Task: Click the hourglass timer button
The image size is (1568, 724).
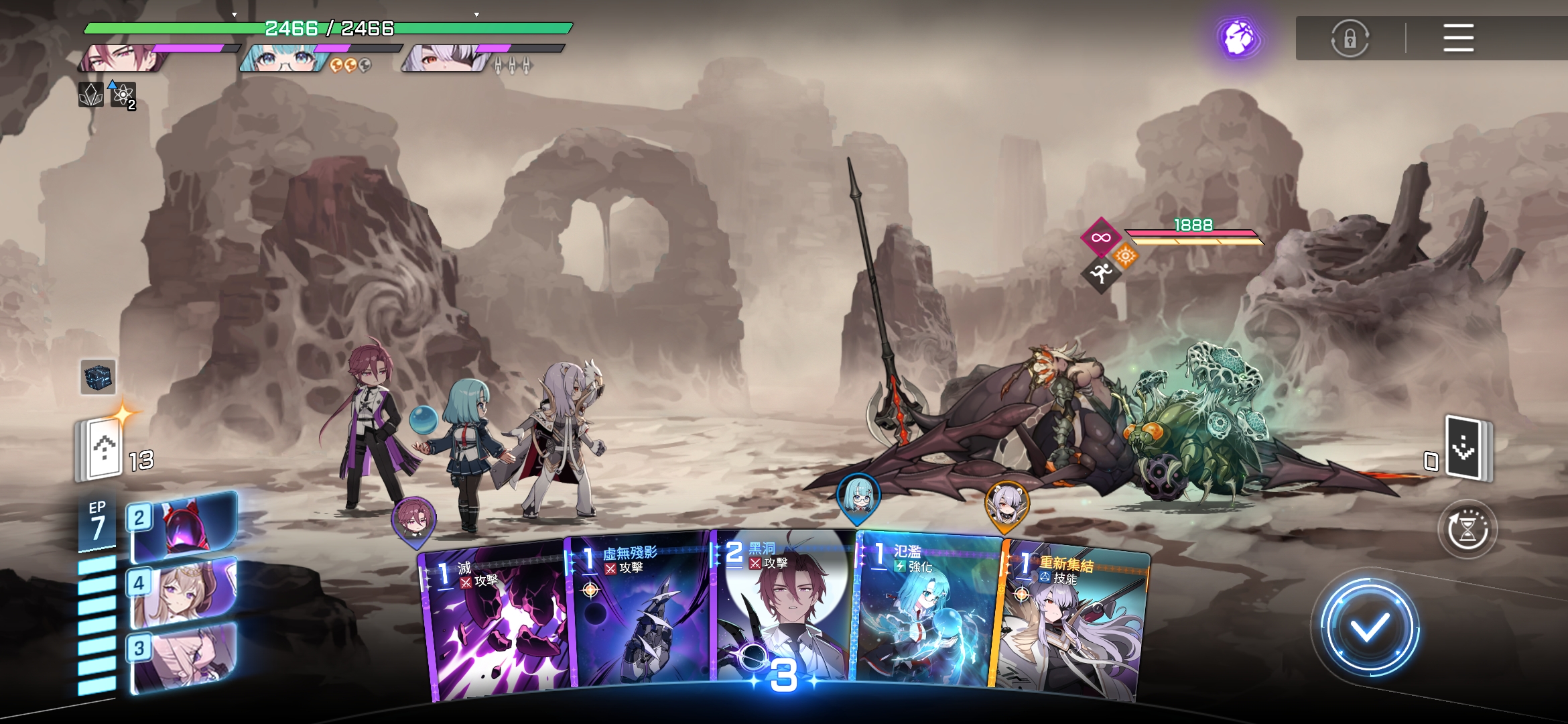Action: click(x=1467, y=530)
